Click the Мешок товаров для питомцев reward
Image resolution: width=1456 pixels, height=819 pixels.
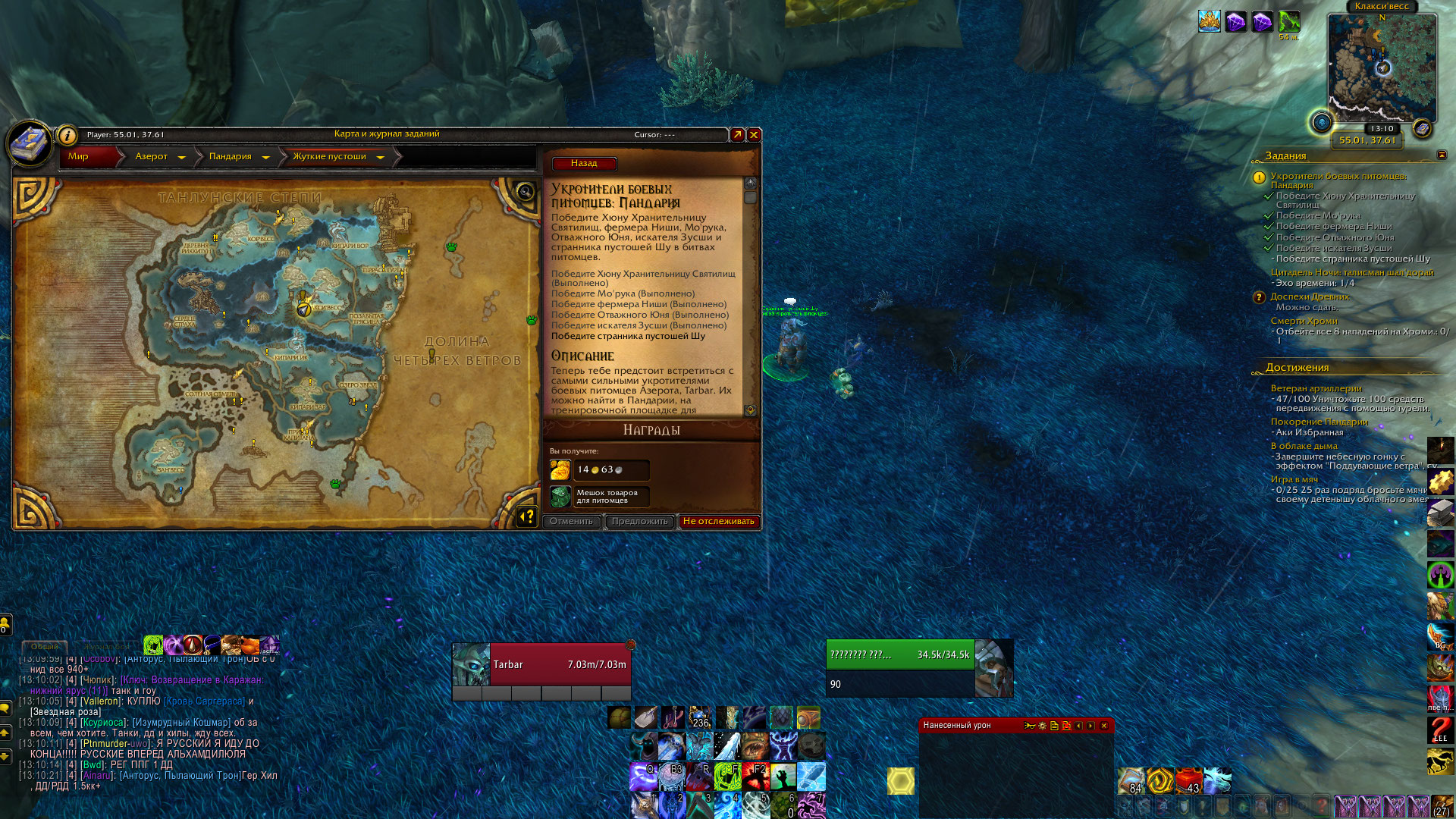coord(599,497)
